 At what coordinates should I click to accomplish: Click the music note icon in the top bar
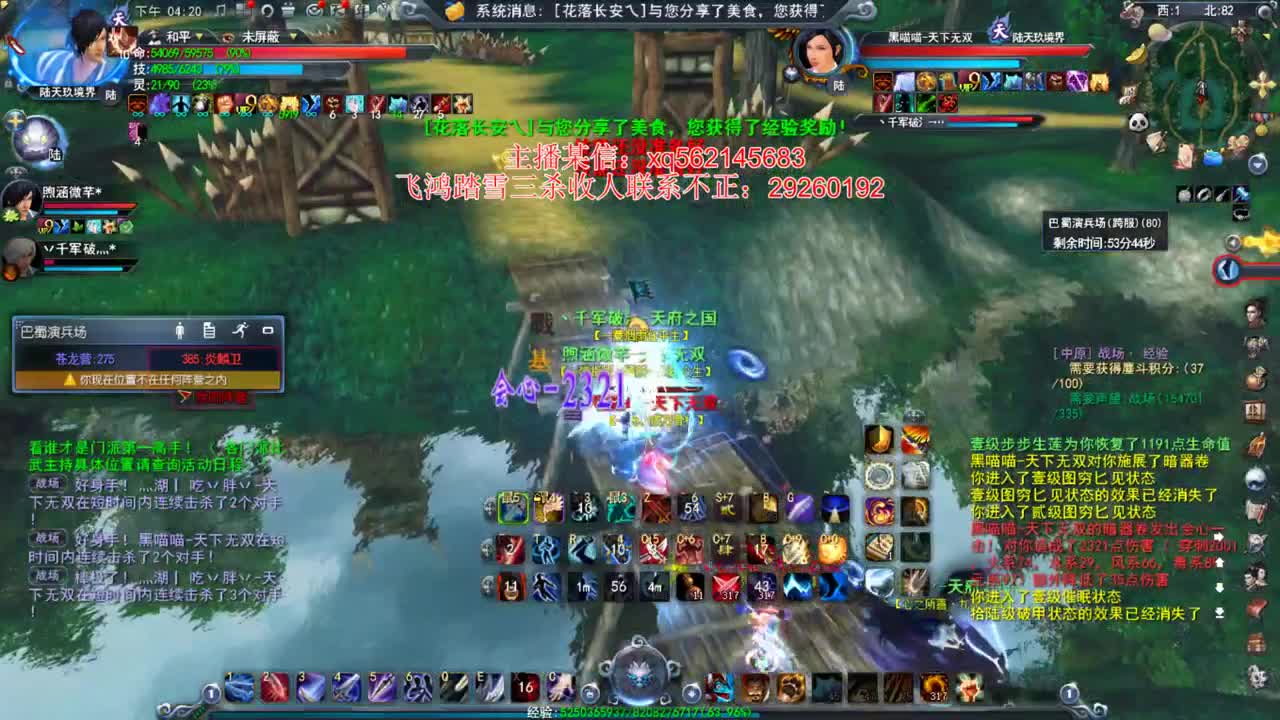219,9
